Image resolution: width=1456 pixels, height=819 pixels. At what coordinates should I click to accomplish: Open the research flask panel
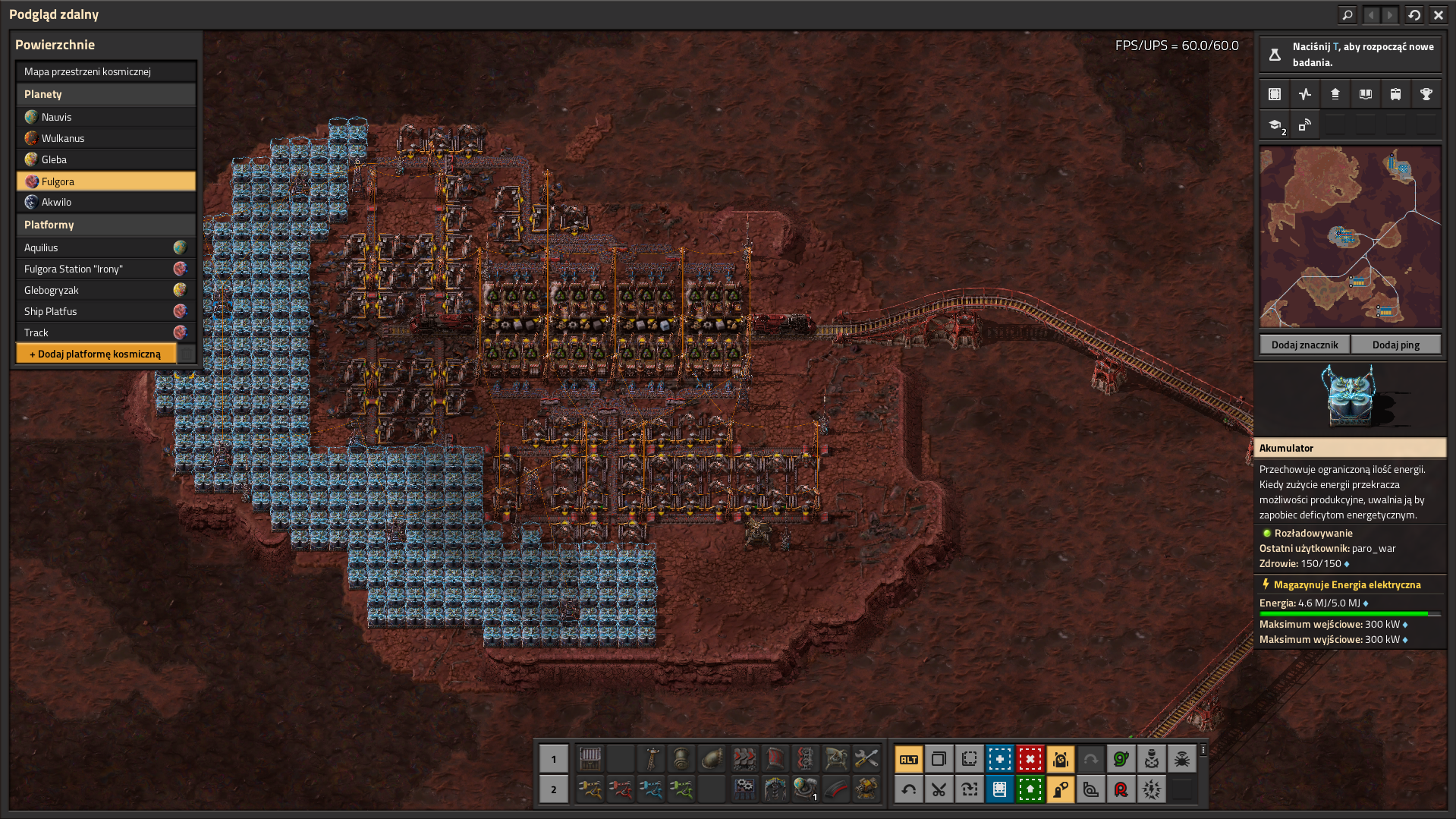(1275, 55)
